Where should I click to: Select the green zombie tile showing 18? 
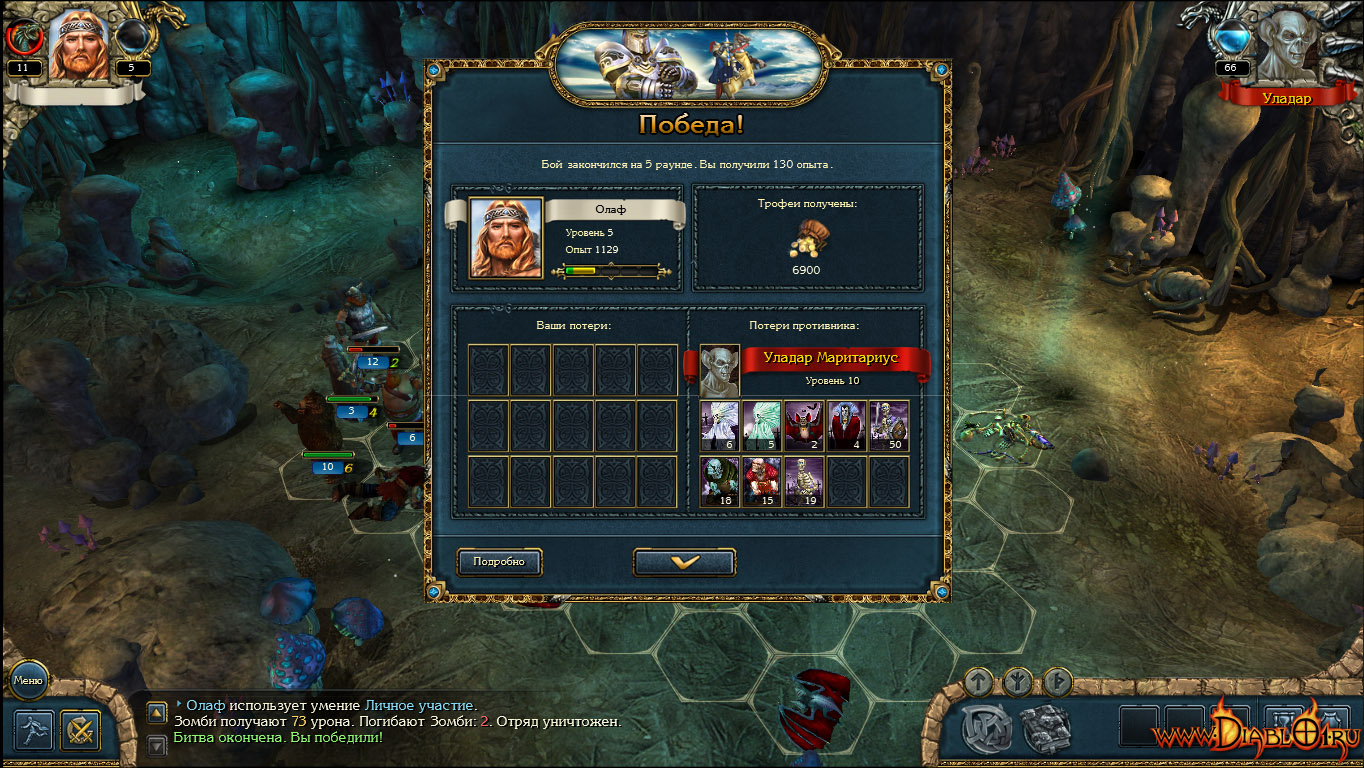coord(720,482)
